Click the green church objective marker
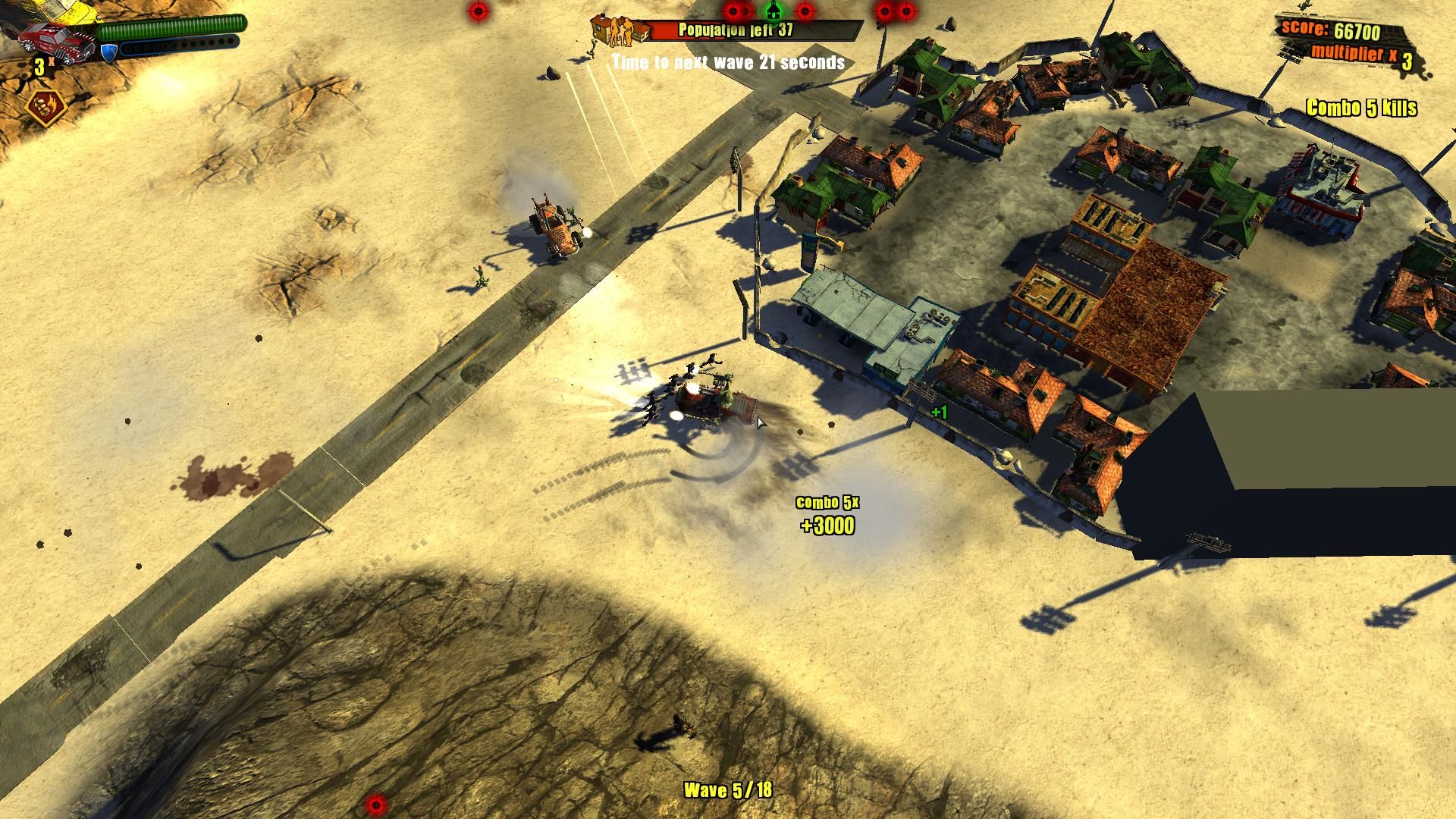Screen dimensions: 1456x819 coord(772,12)
